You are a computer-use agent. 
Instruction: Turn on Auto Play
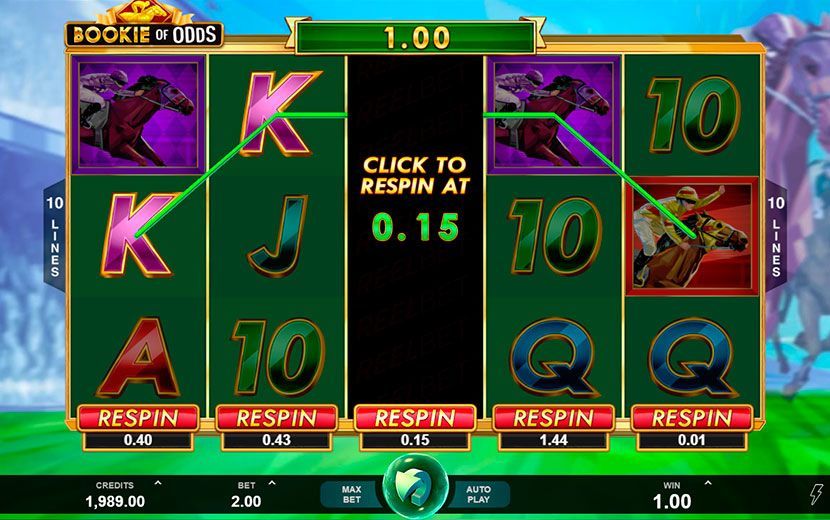[479, 494]
